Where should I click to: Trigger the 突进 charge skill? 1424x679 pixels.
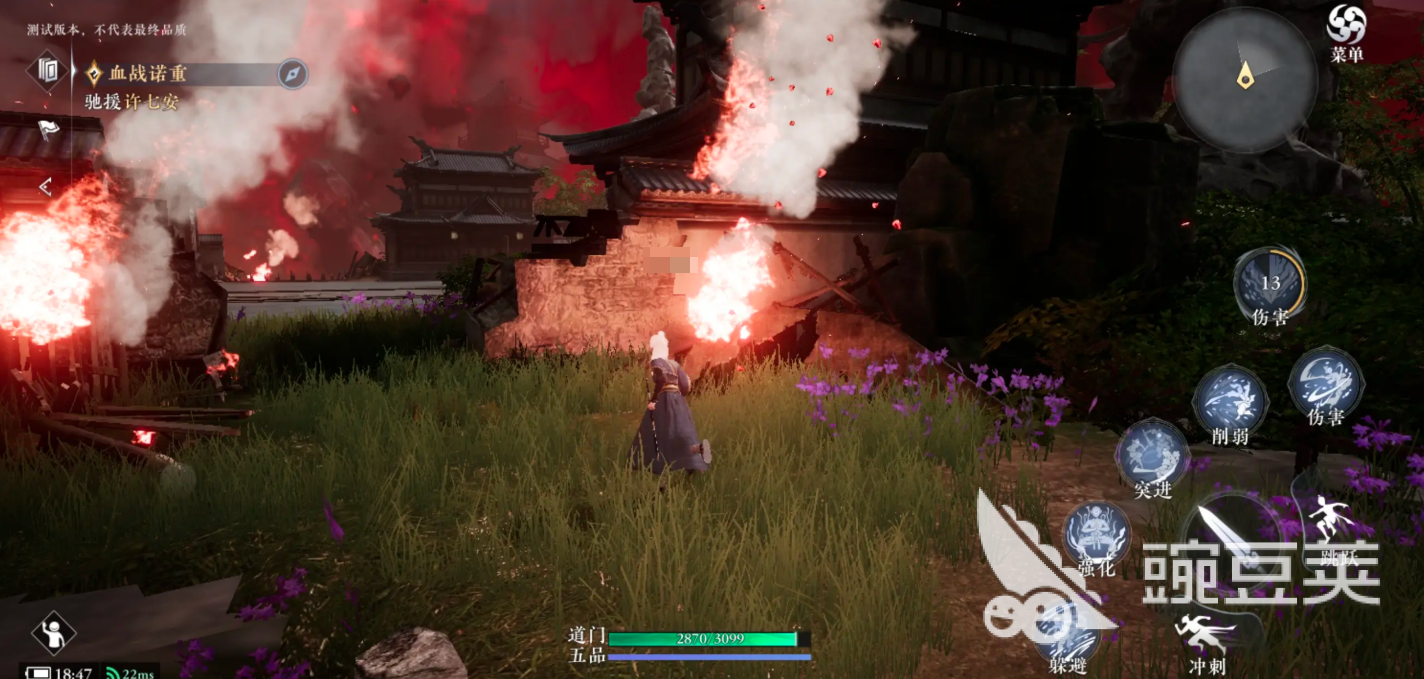click(x=1152, y=453)
